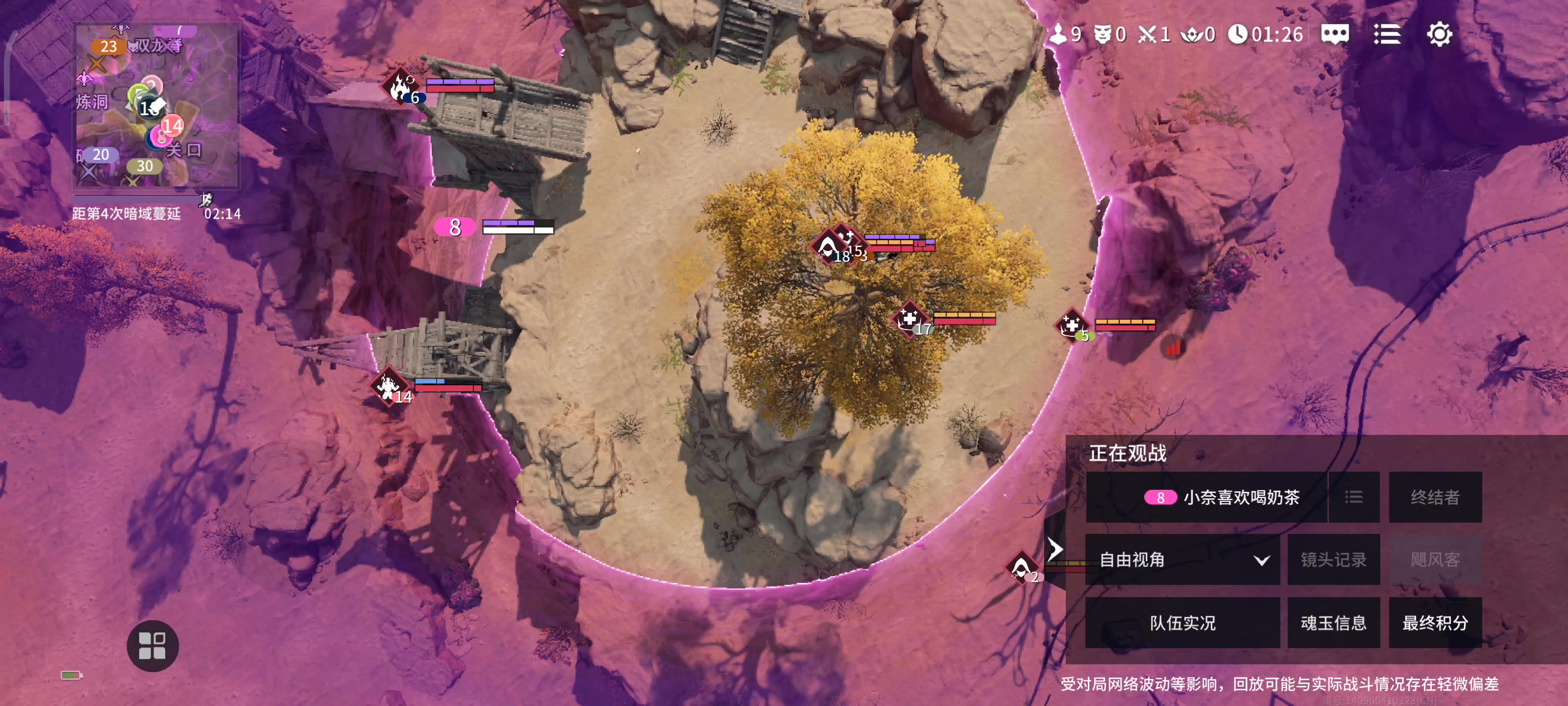Toggle the chat bubble danmaku icon
1568x706 pixels.
click(1334, 34)
